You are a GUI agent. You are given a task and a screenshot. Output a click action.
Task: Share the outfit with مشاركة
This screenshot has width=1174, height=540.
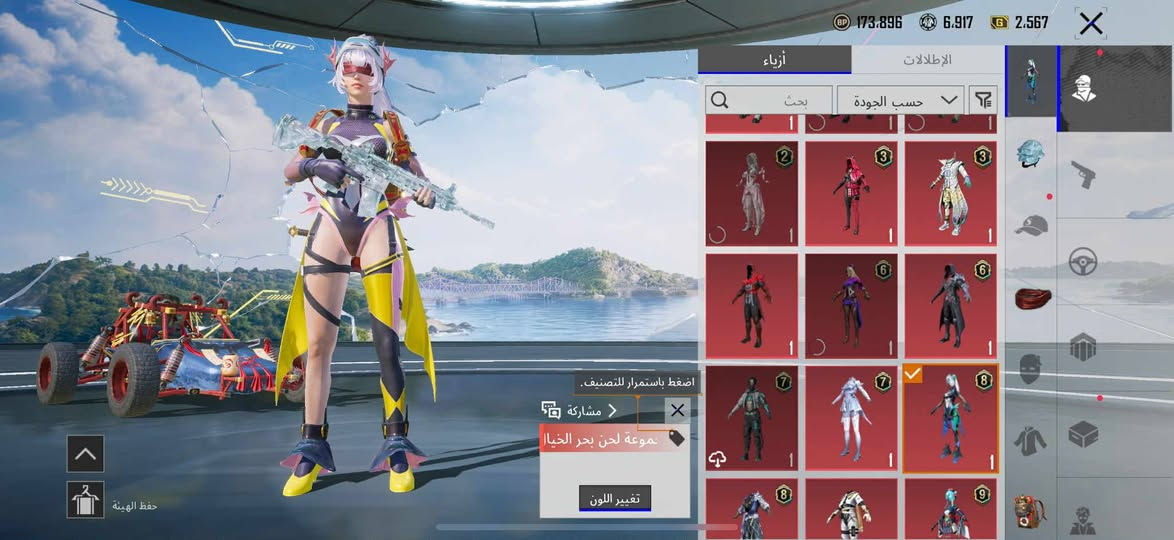(x=580, y=410)
